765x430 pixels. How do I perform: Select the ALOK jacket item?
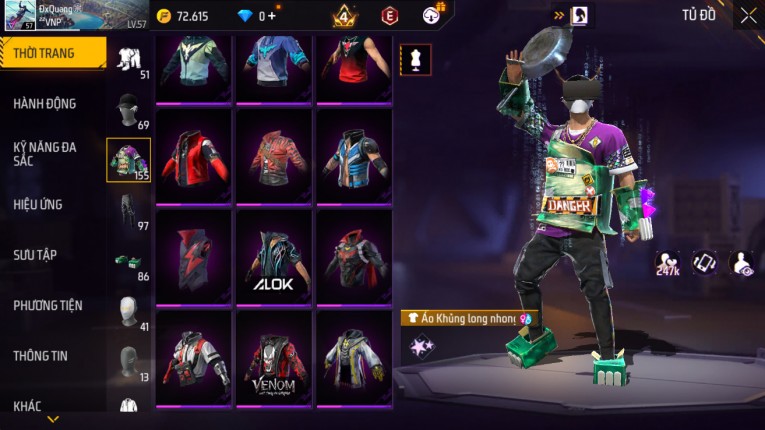coord(274,256)
